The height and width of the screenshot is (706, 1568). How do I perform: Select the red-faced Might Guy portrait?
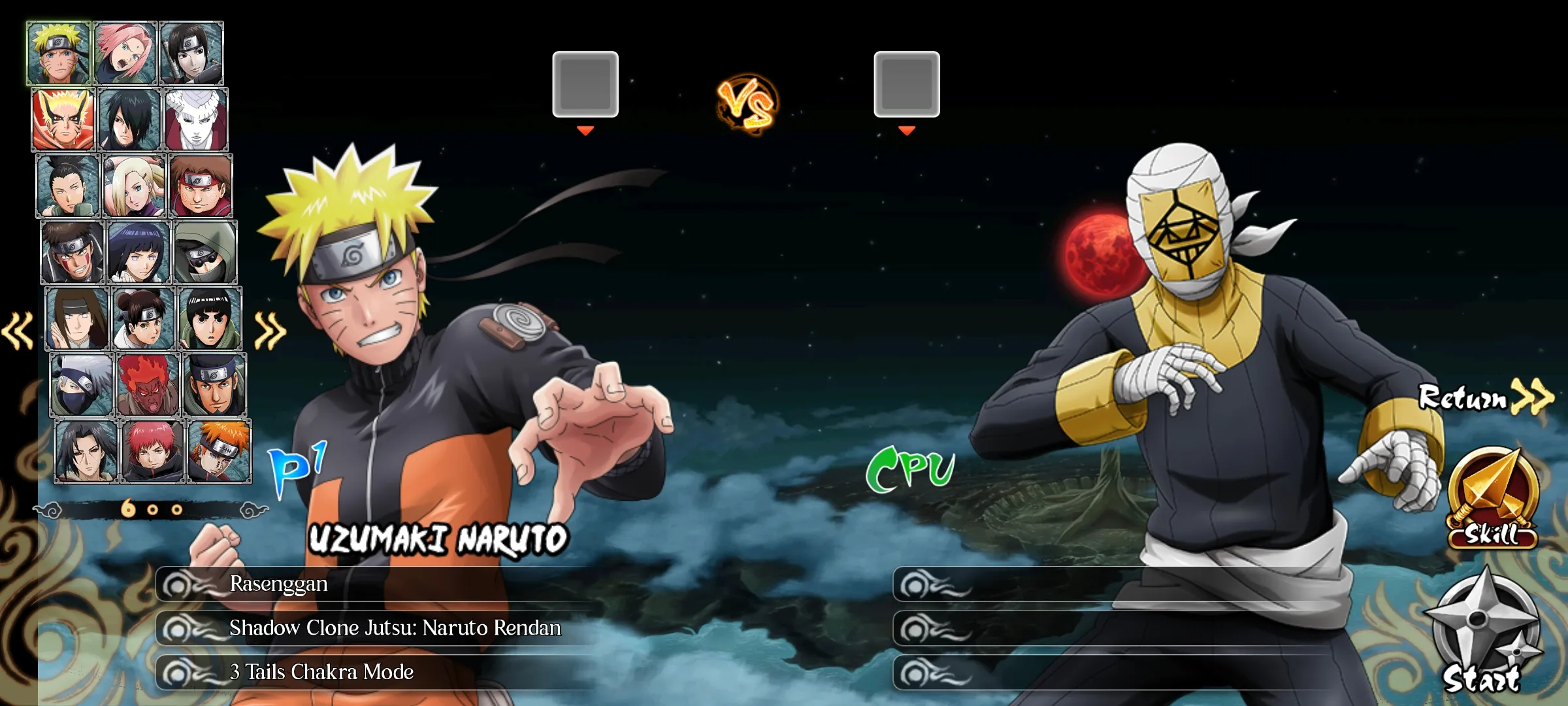148,385
